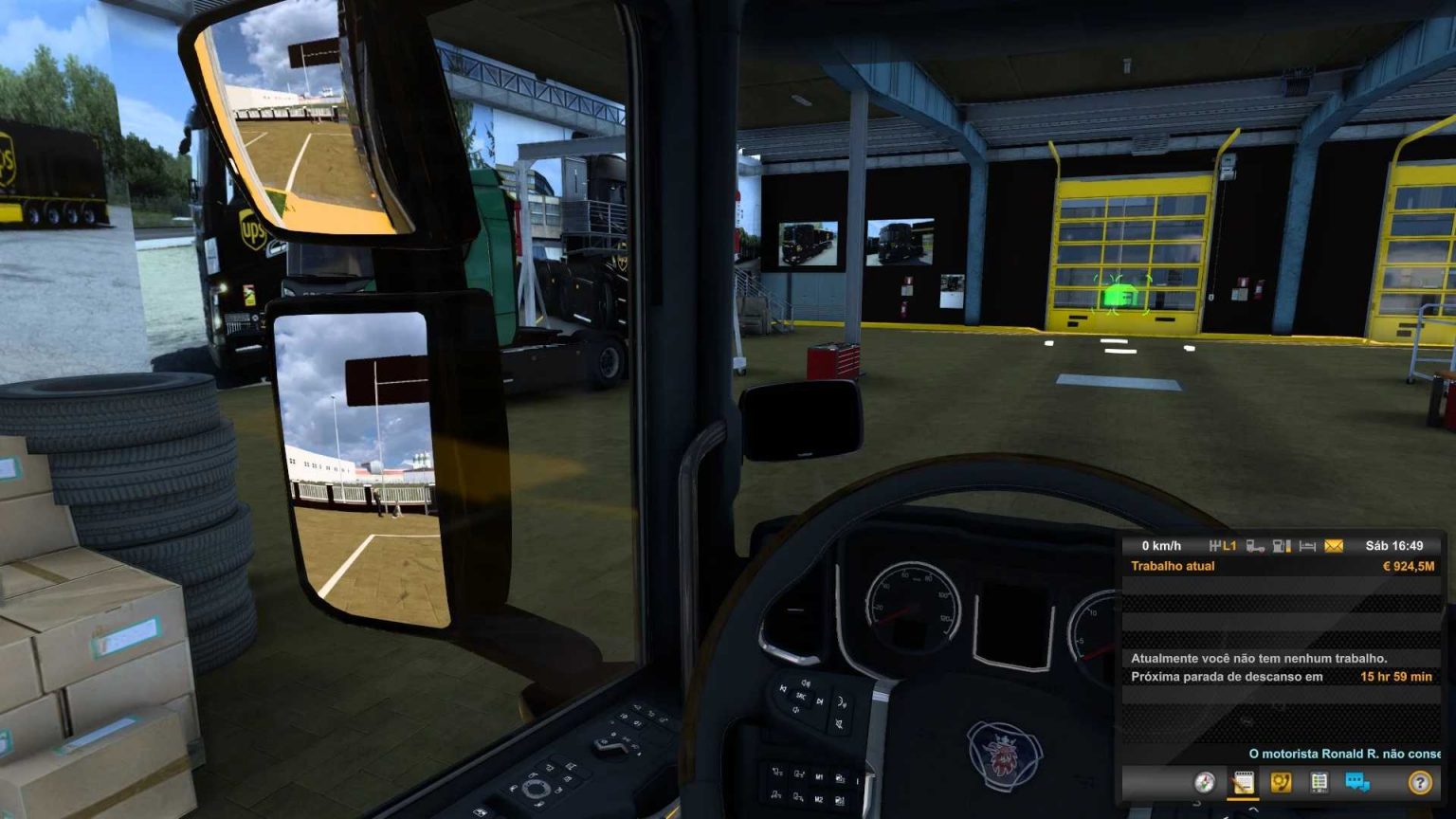Click the 15 hr 59 min rest countdown
Viewport: 1456px width, 819px height.
[1395, 676]
